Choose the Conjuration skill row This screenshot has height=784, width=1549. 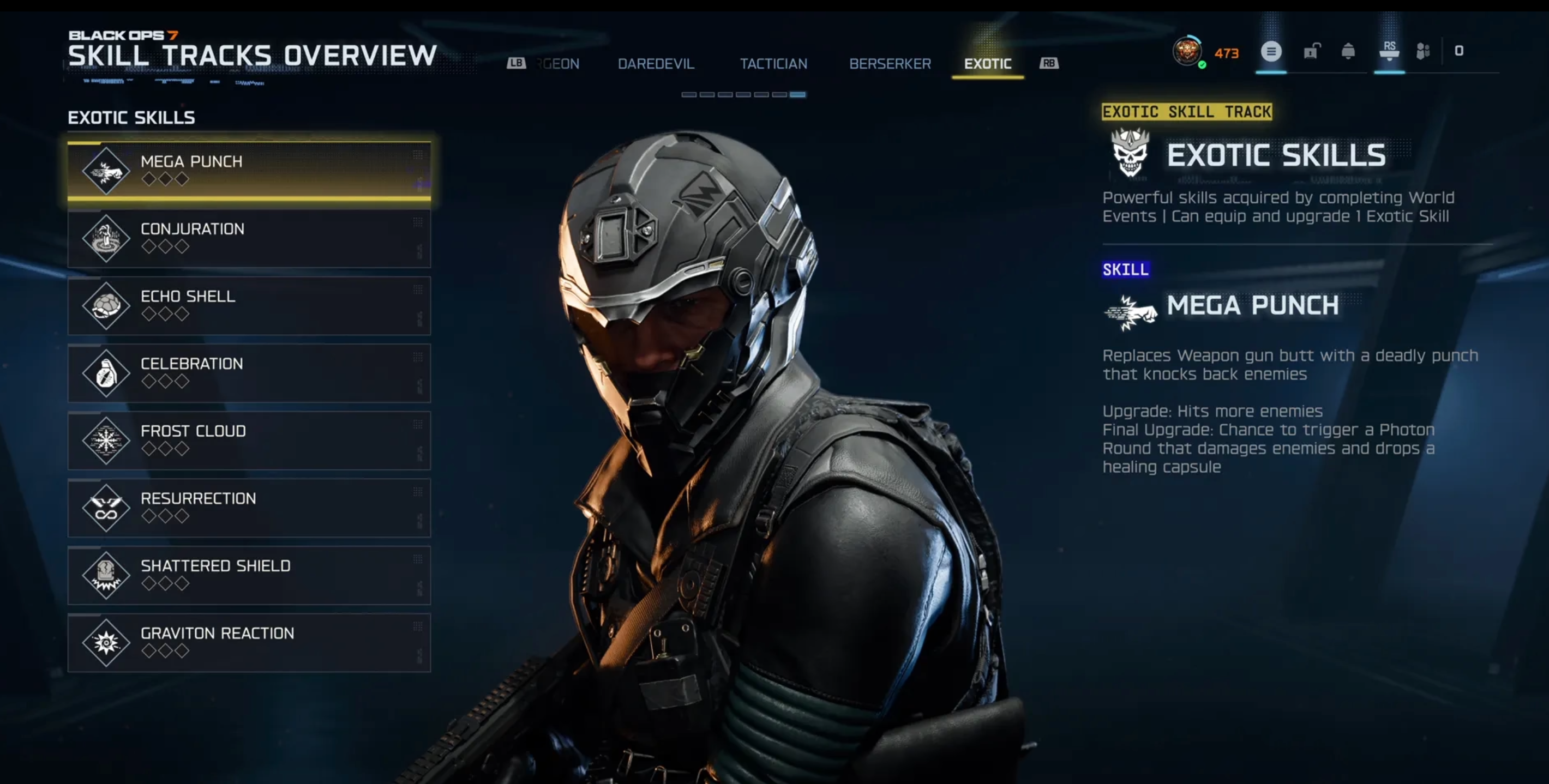249,238
